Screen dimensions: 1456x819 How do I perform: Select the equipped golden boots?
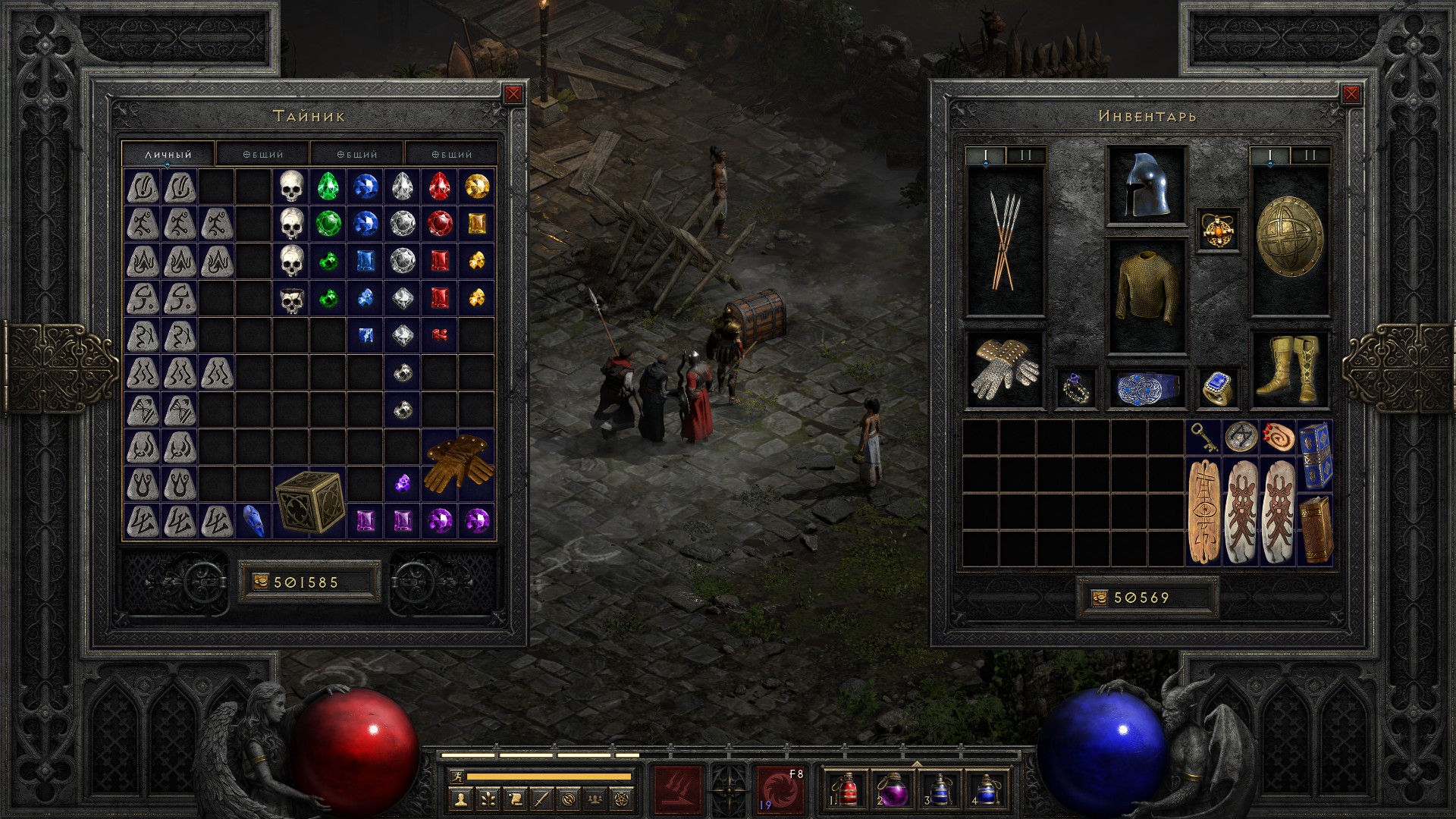(x=1289, y=369)
